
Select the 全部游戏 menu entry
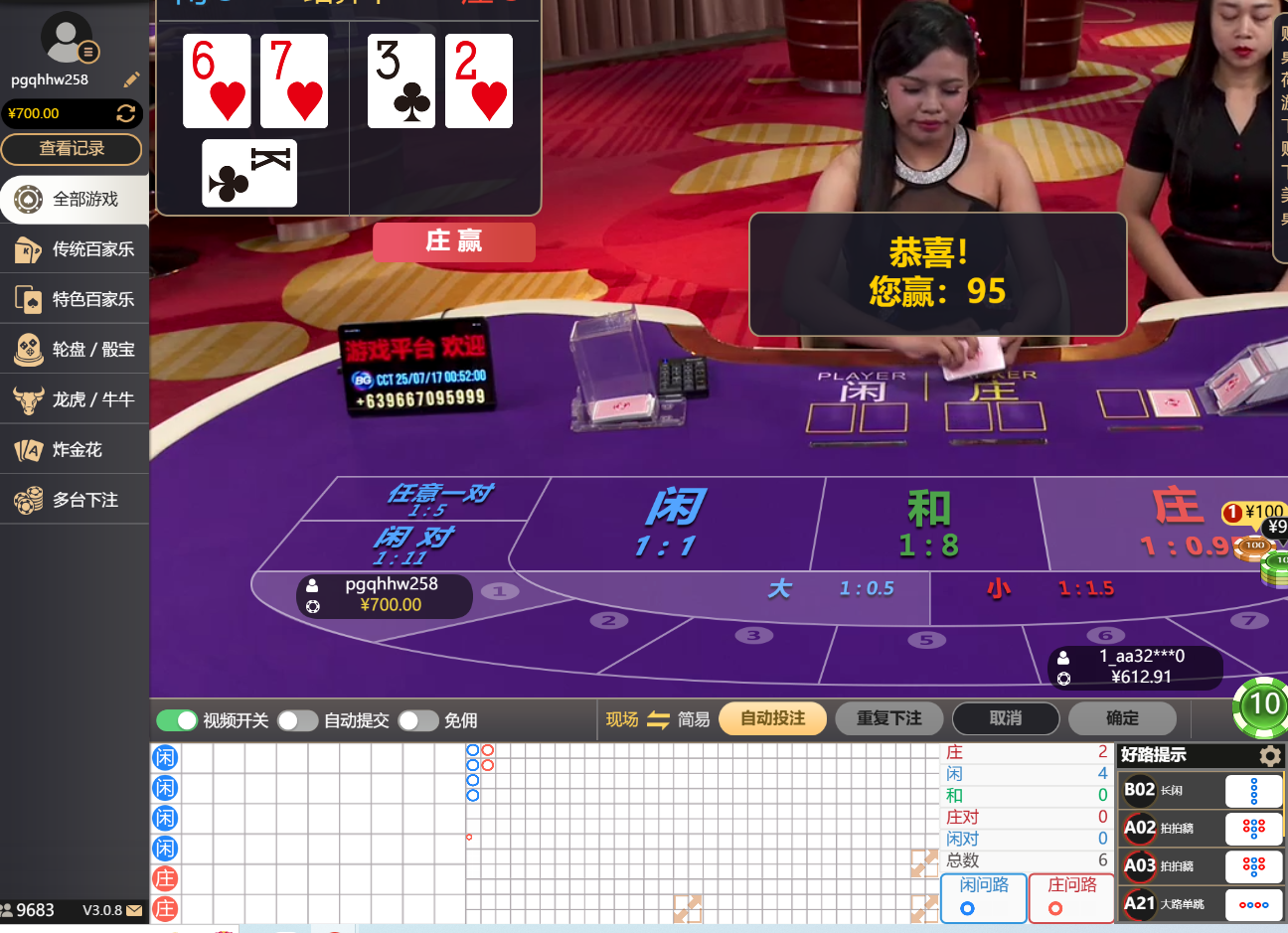click(x=75, y=199)
